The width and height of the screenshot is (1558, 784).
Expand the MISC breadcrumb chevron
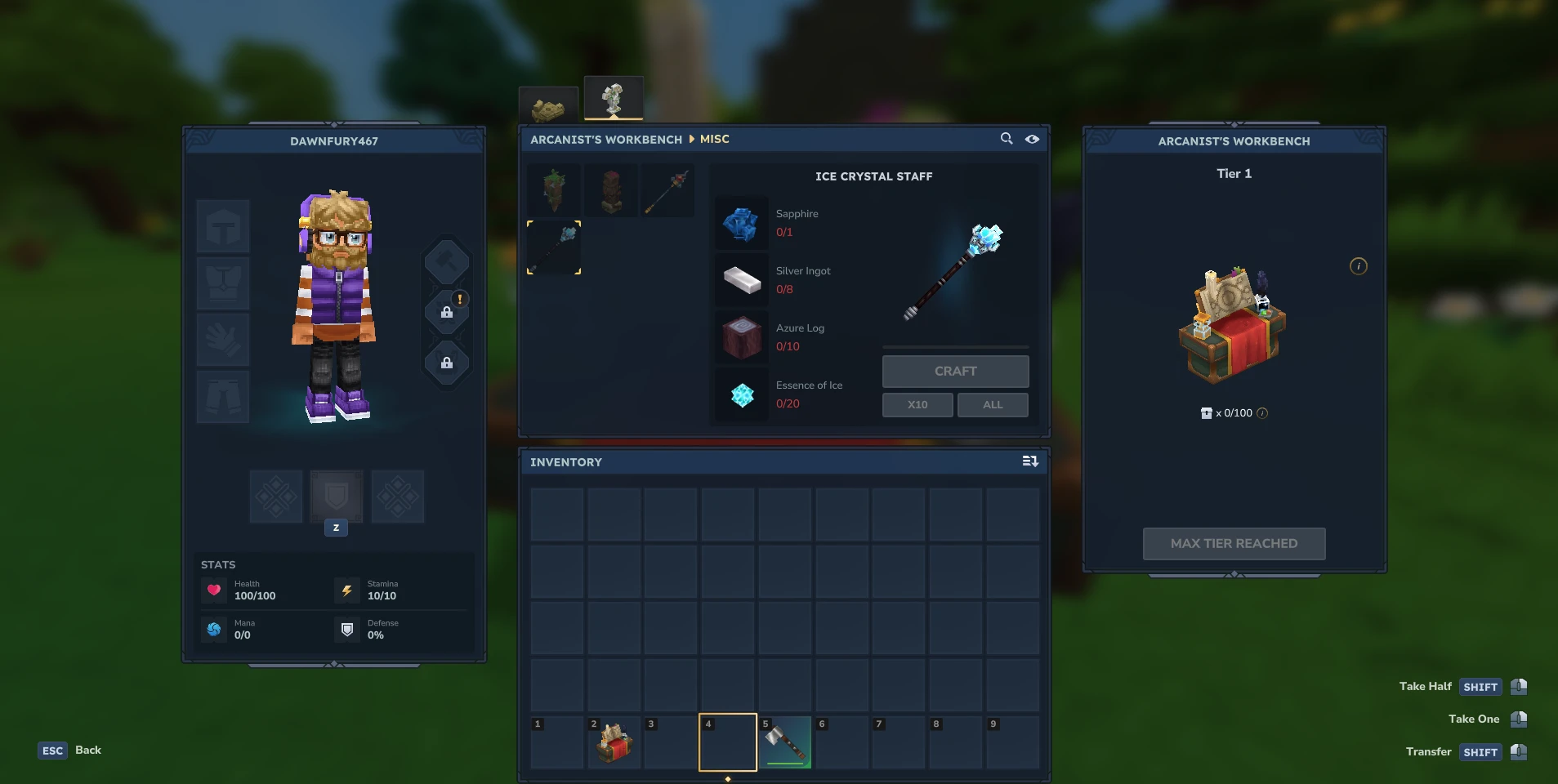(x=690, y=139)
